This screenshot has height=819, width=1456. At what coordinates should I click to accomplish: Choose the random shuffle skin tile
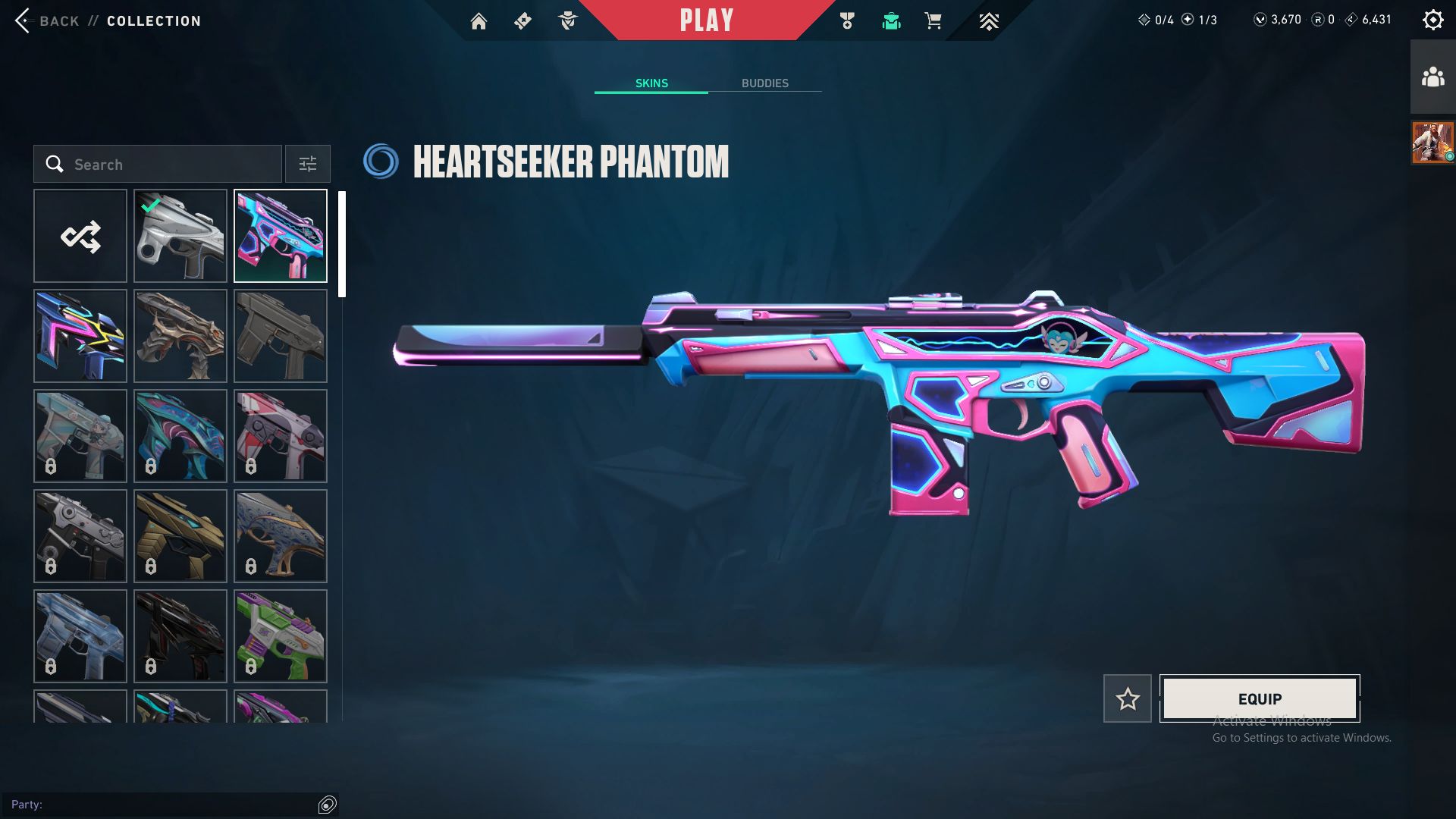tap(80, 237)
